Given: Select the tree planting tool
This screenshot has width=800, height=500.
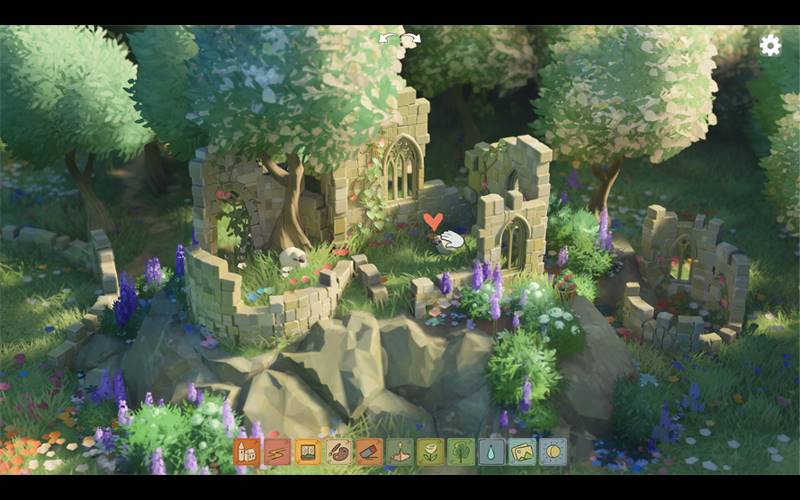Looking at the screenshot, I should pos(461,452).
